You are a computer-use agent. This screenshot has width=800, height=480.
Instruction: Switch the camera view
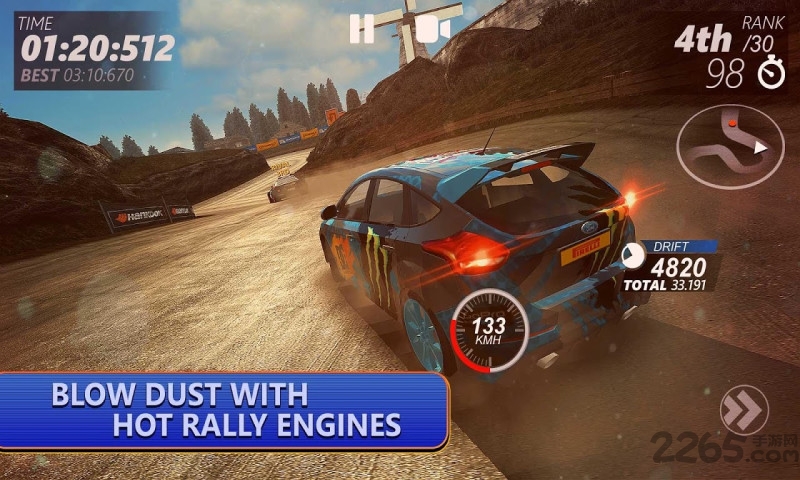[x=431, y=29]
